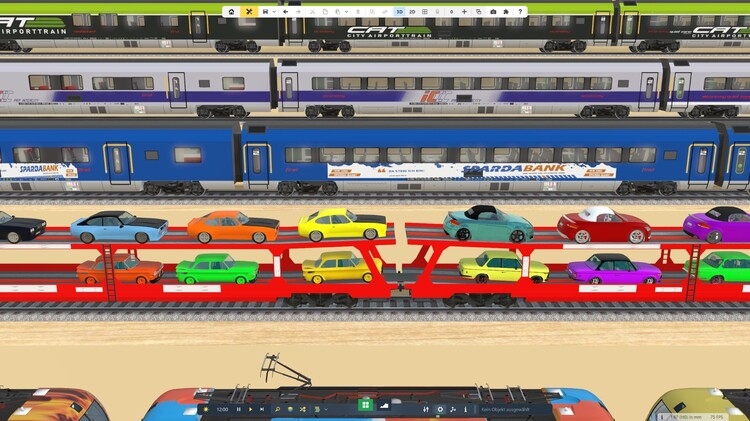Undo with the left arrow button
The width and height of the screenshot is (750, 421).
coord(286,11)
